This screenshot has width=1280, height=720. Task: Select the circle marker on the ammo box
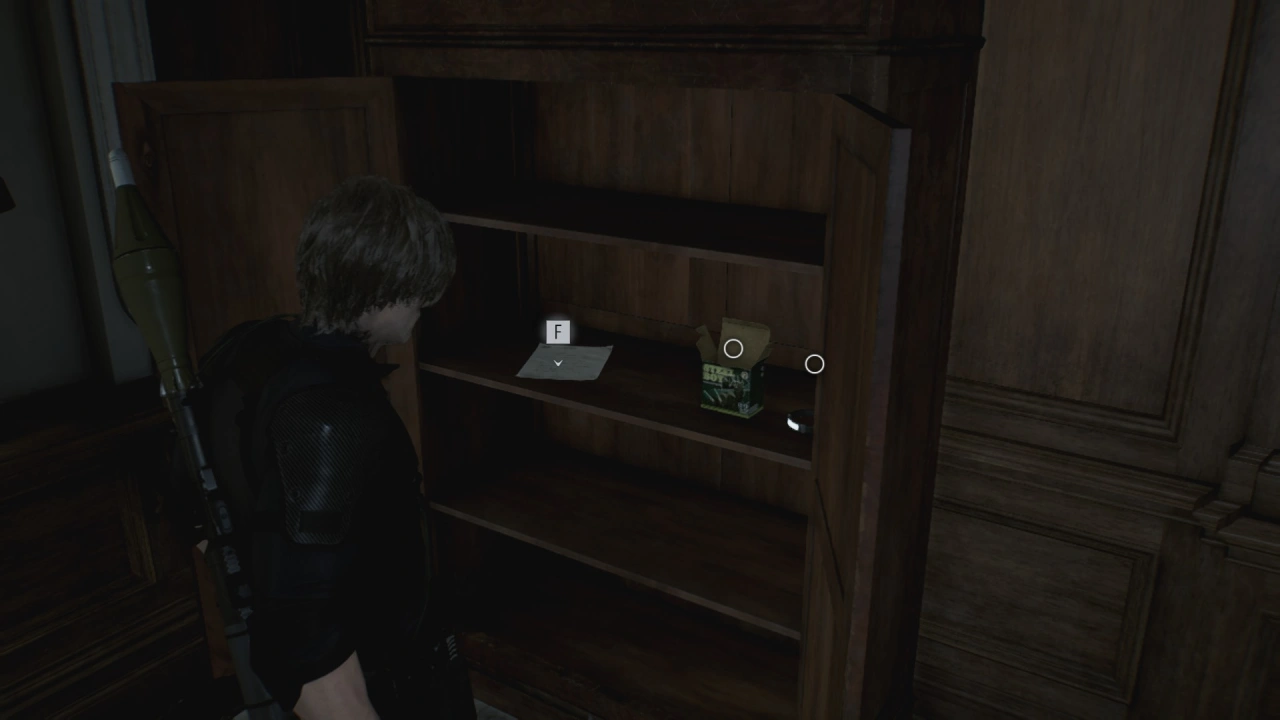[733, 349]
